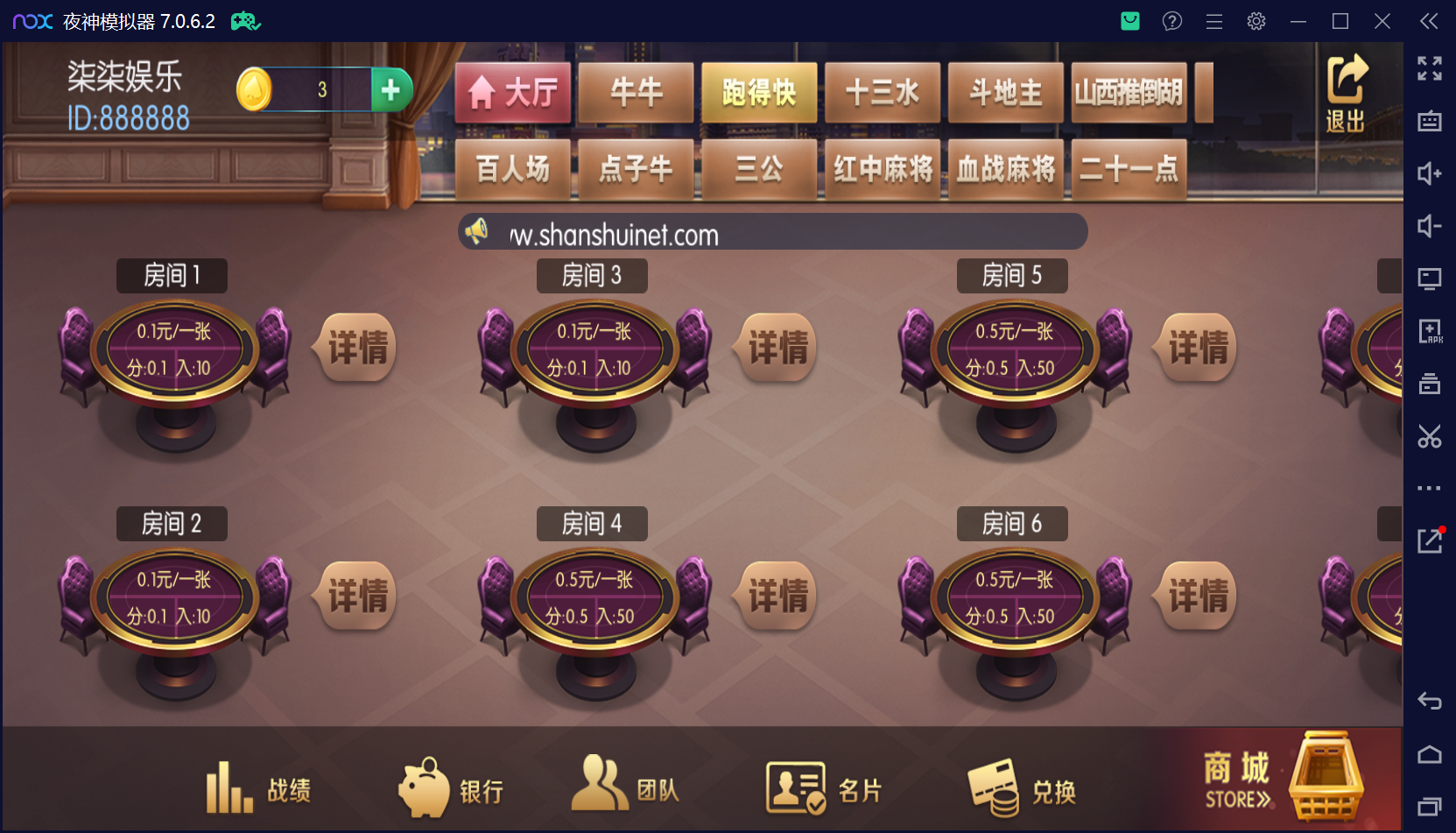The height and width of the screenshot is (833, 1456).
Task: Switch to the 斗地主 game tab
Action: (1005, 91)
